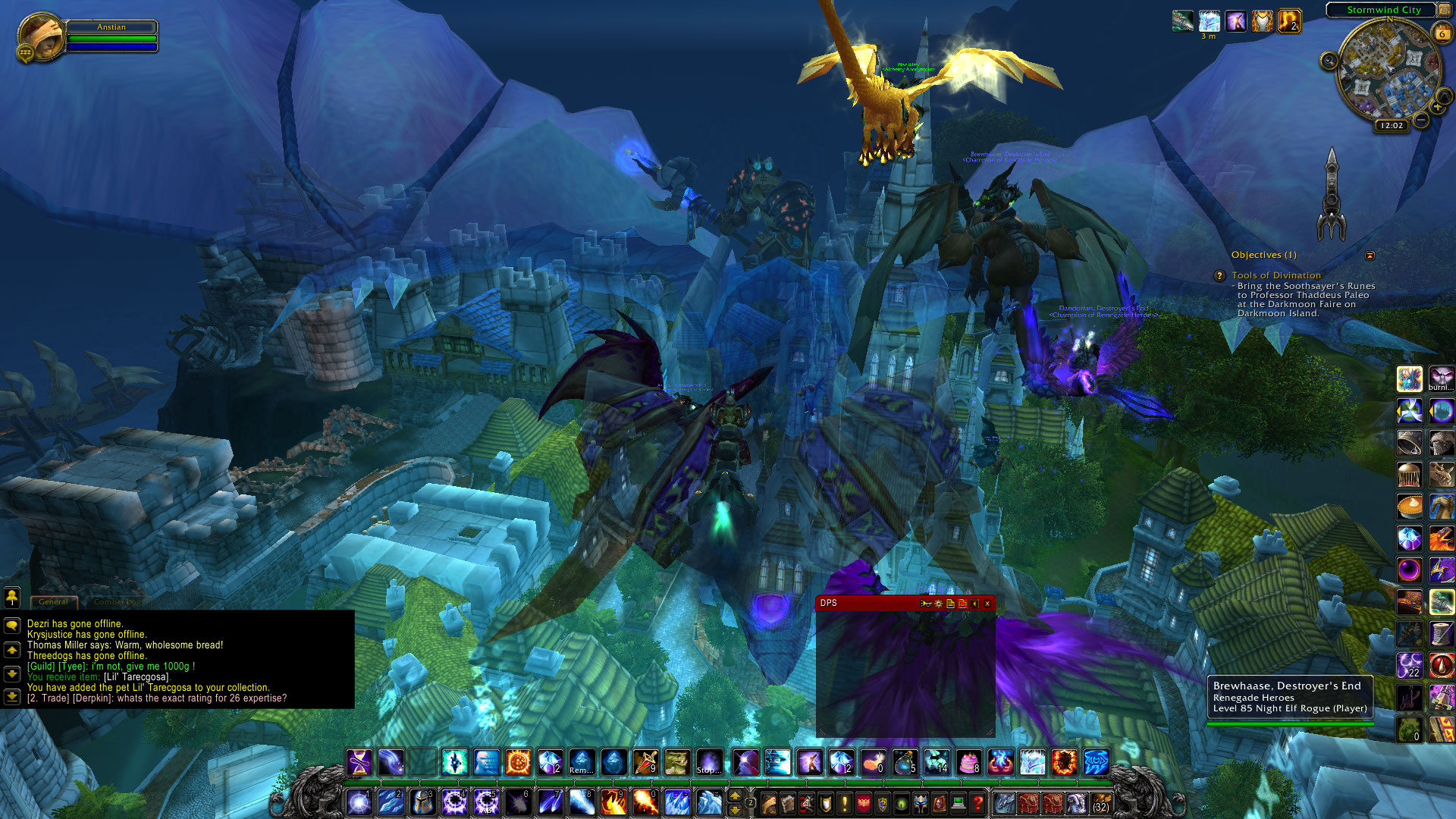Zoom in on the minimap
Viewport: 1456px width, 819px height.
(1438, 108)
